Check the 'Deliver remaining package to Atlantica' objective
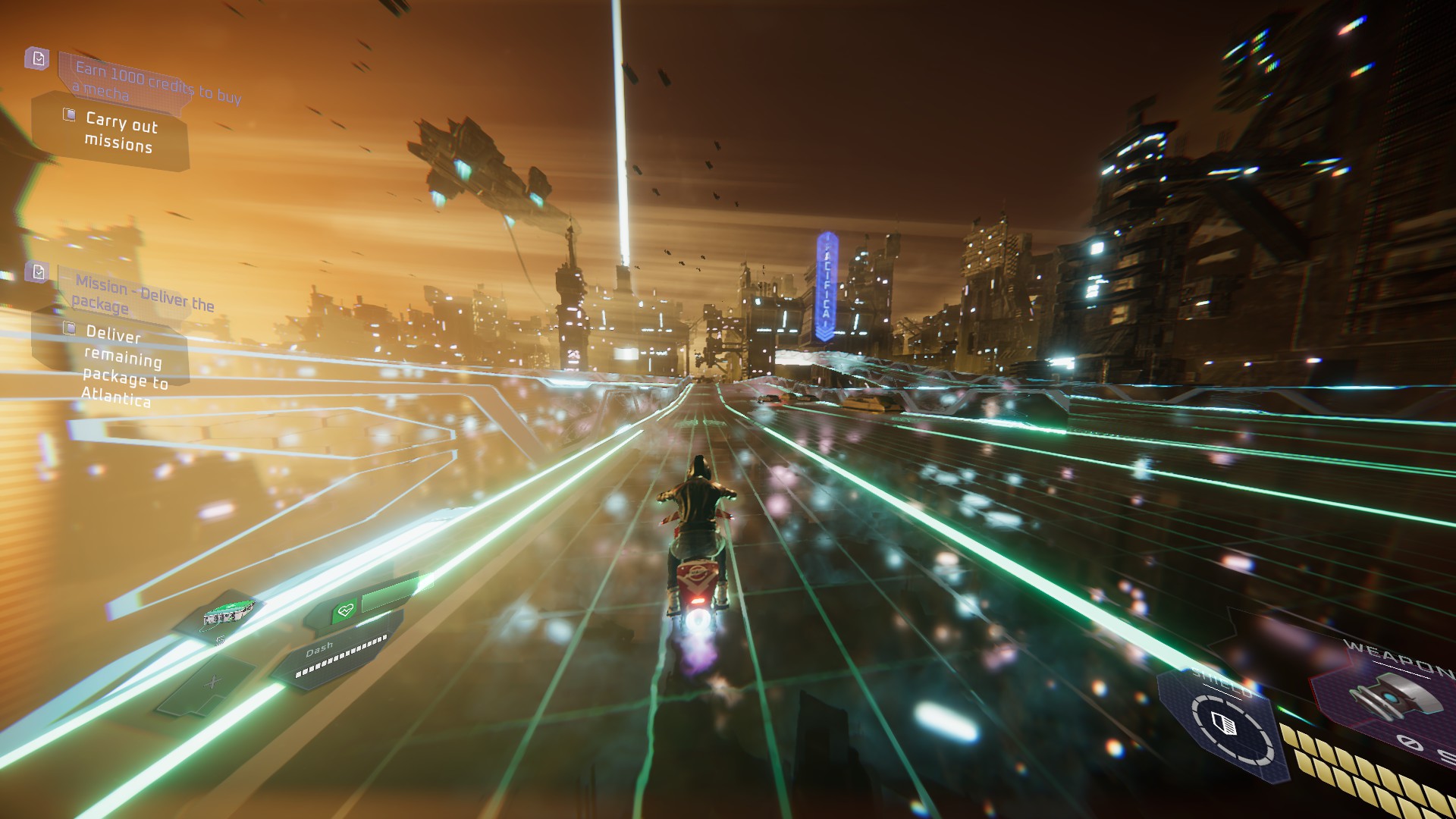 70,329
